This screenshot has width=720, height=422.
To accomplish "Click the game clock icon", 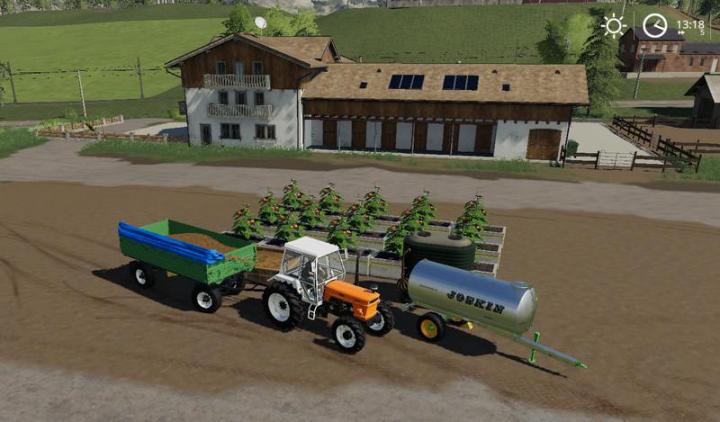I will coord(654,25).
